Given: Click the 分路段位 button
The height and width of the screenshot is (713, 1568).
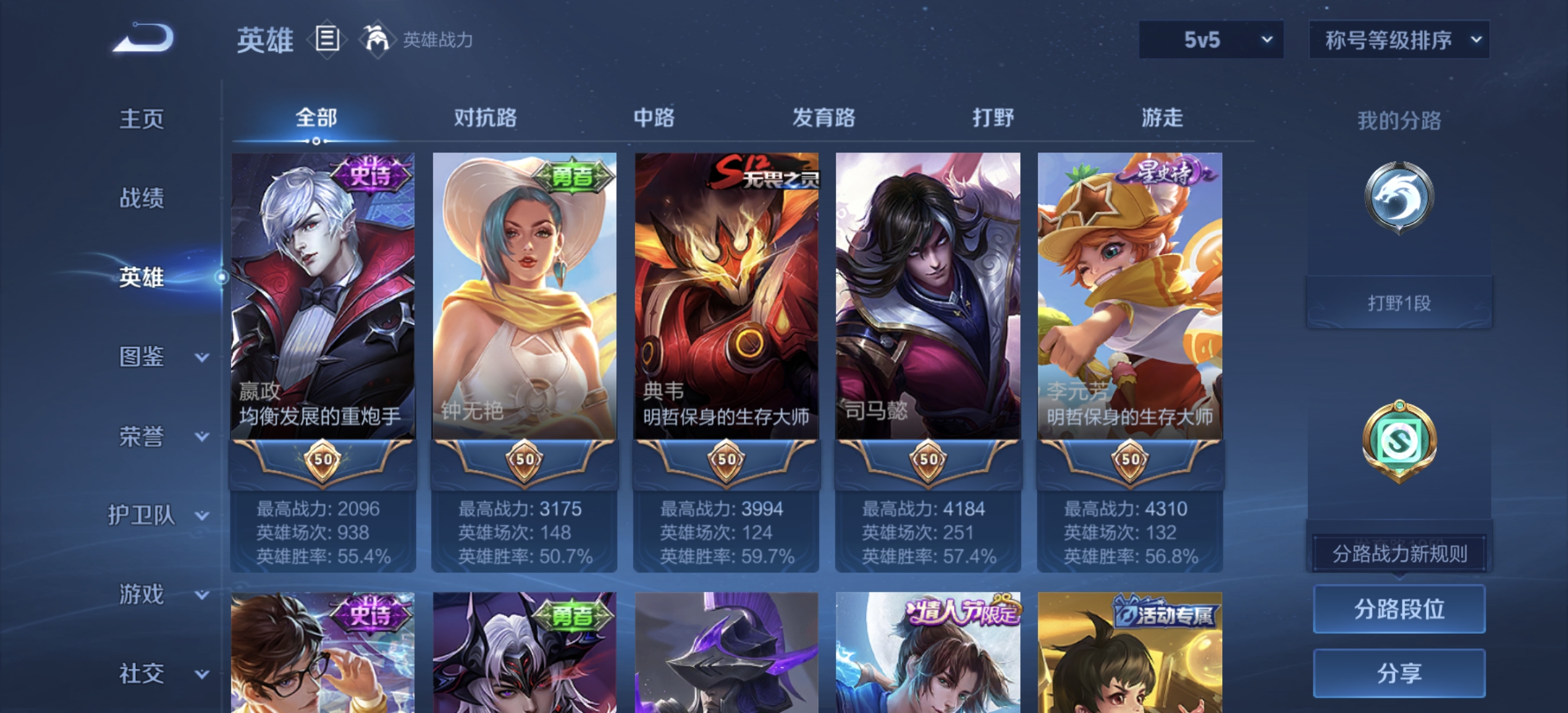Looking at the screenshot, I should tap(1398, 609).
